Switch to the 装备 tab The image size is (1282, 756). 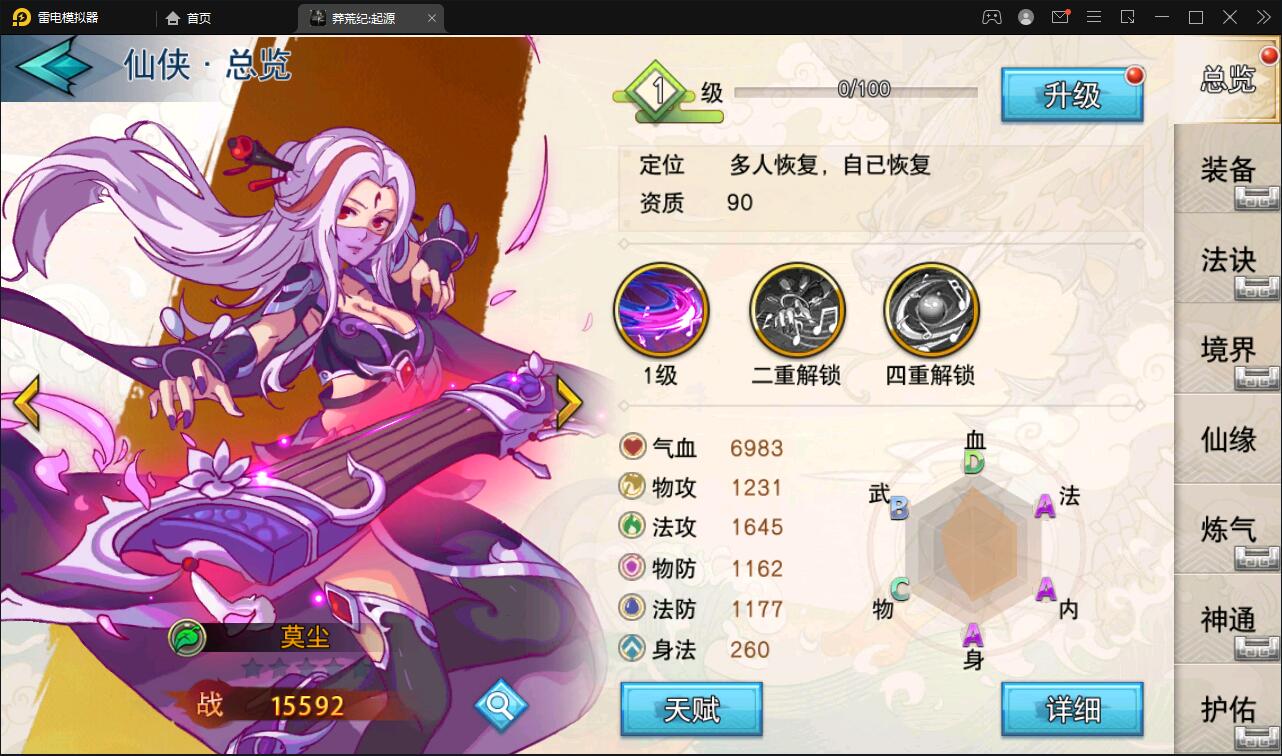click(1227, 172)
